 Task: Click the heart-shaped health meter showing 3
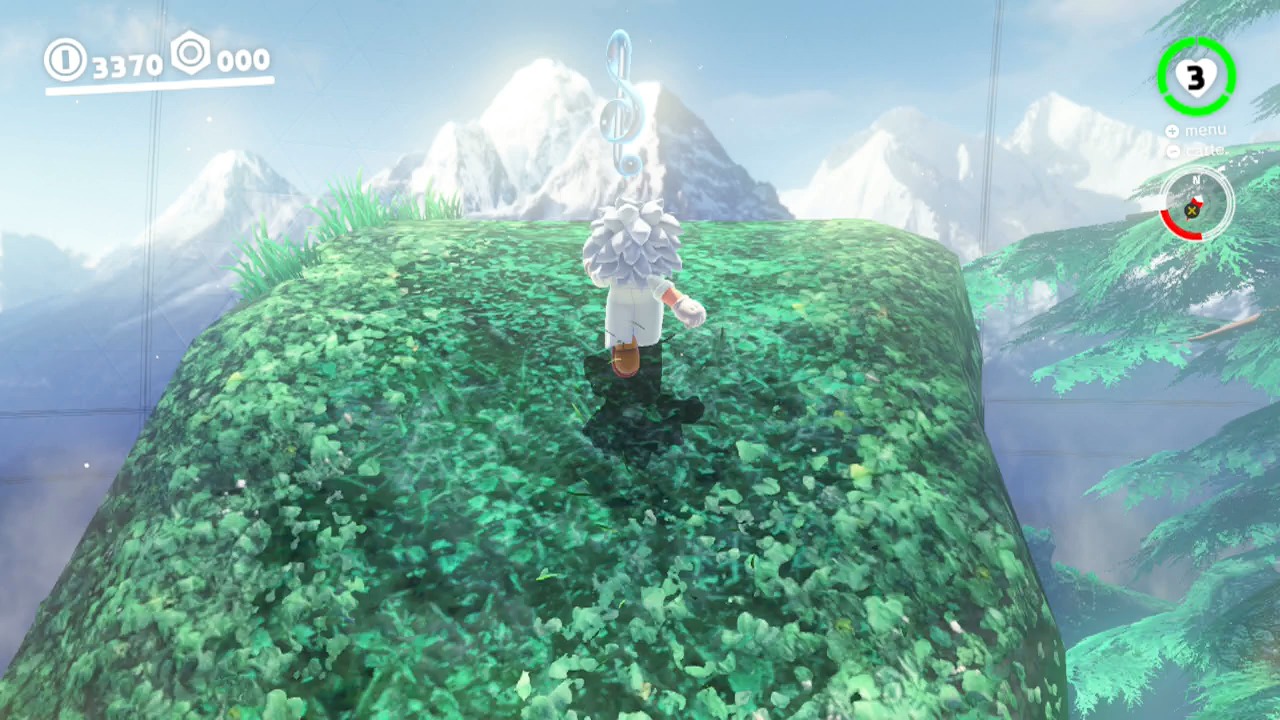(x=1196, y=75)
